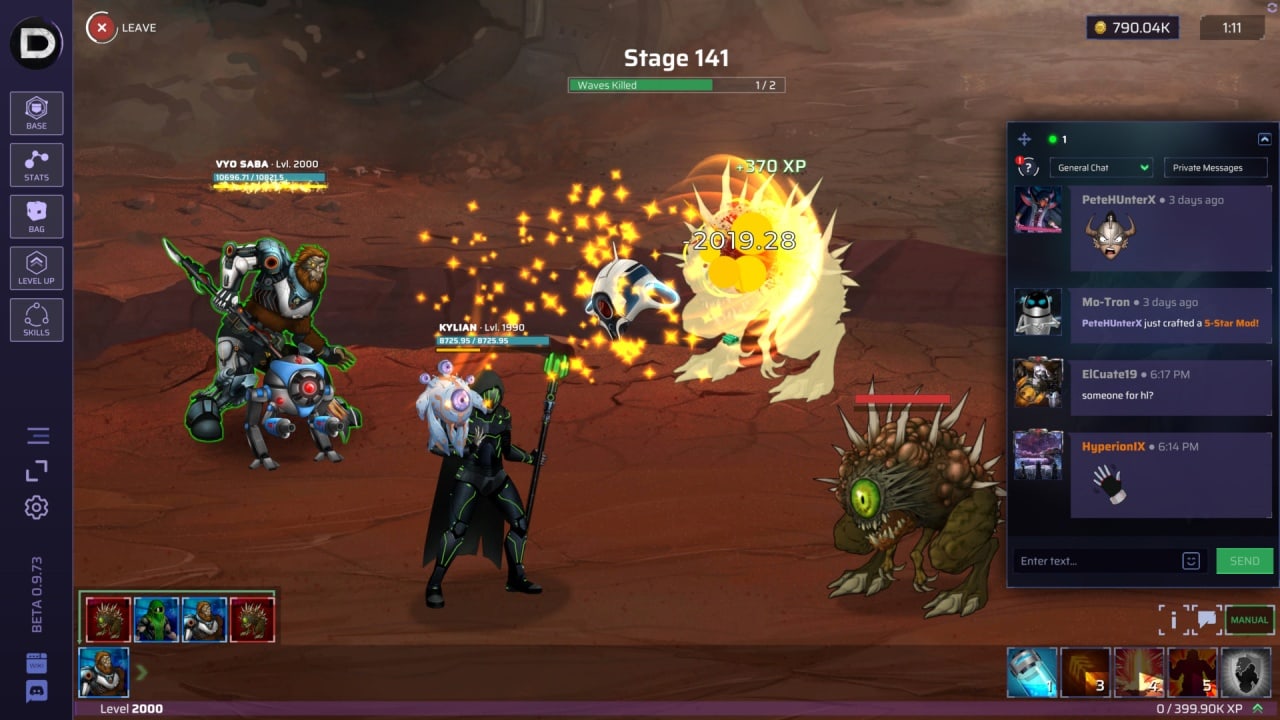
Task: Toggle fullscreen with the corner-brackets icon
Action: click(x=37, y=471)
